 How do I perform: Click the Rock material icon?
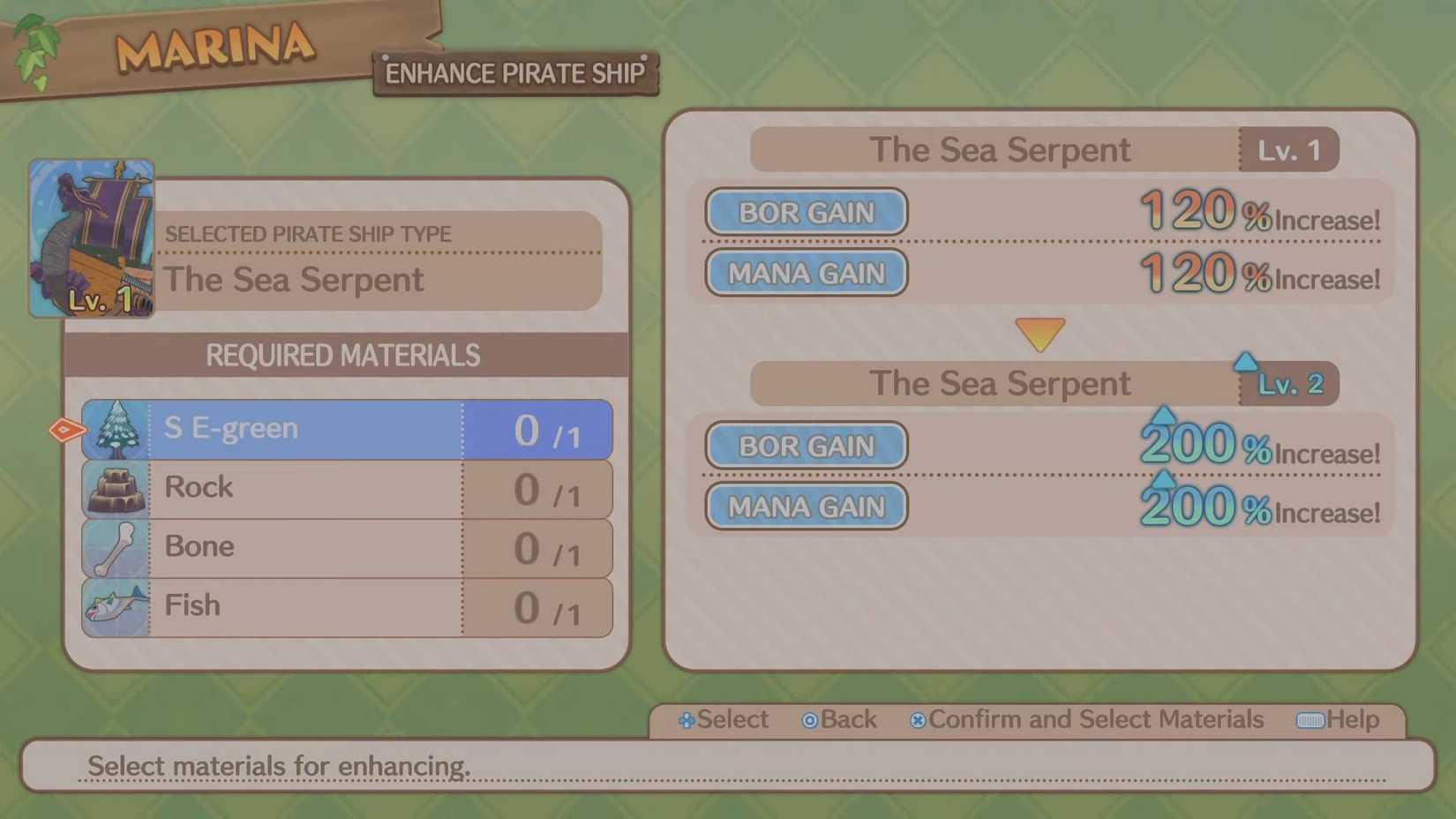(117, 488)
